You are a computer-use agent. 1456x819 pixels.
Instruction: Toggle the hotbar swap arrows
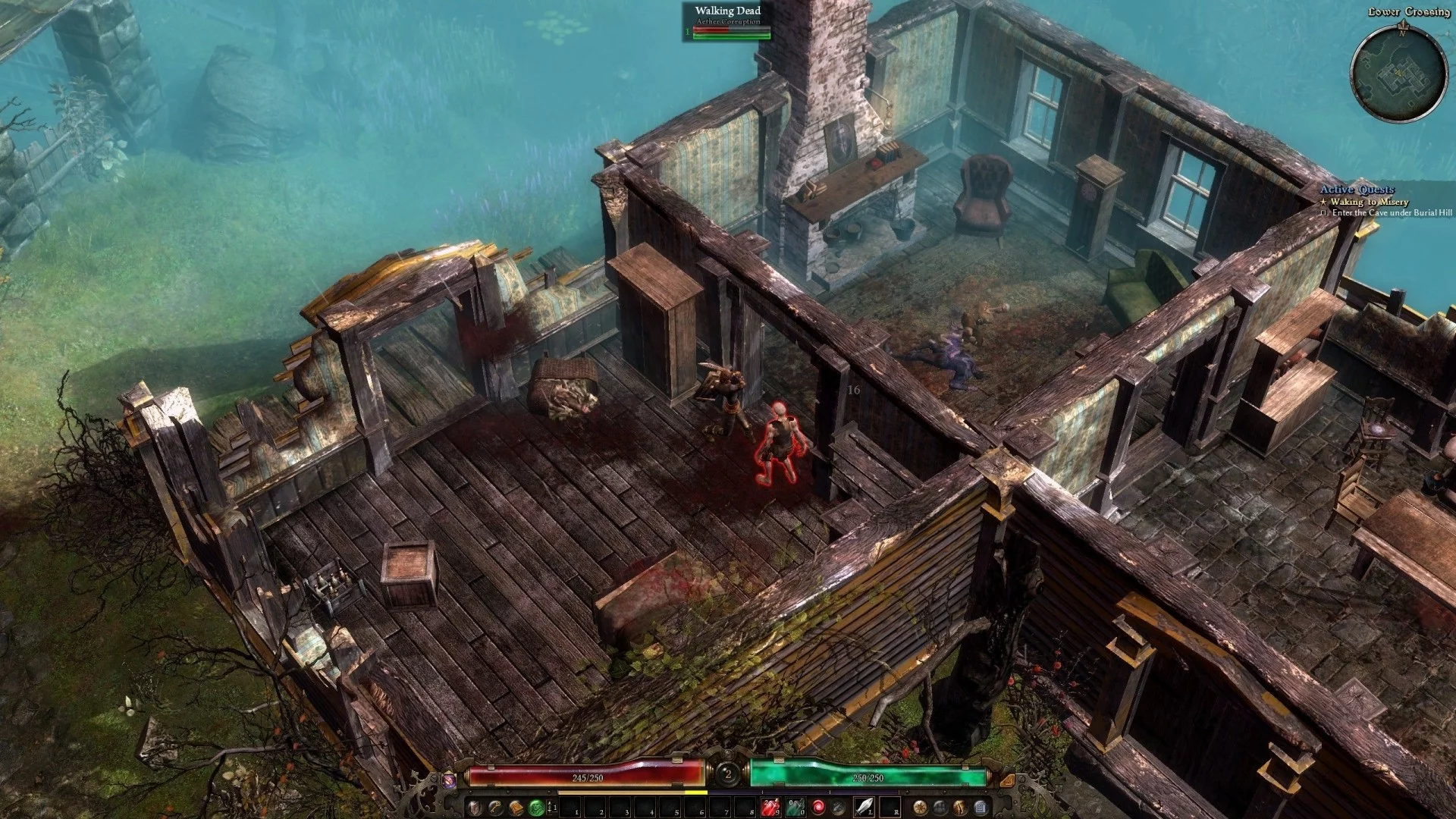click(x=552, y=808)
